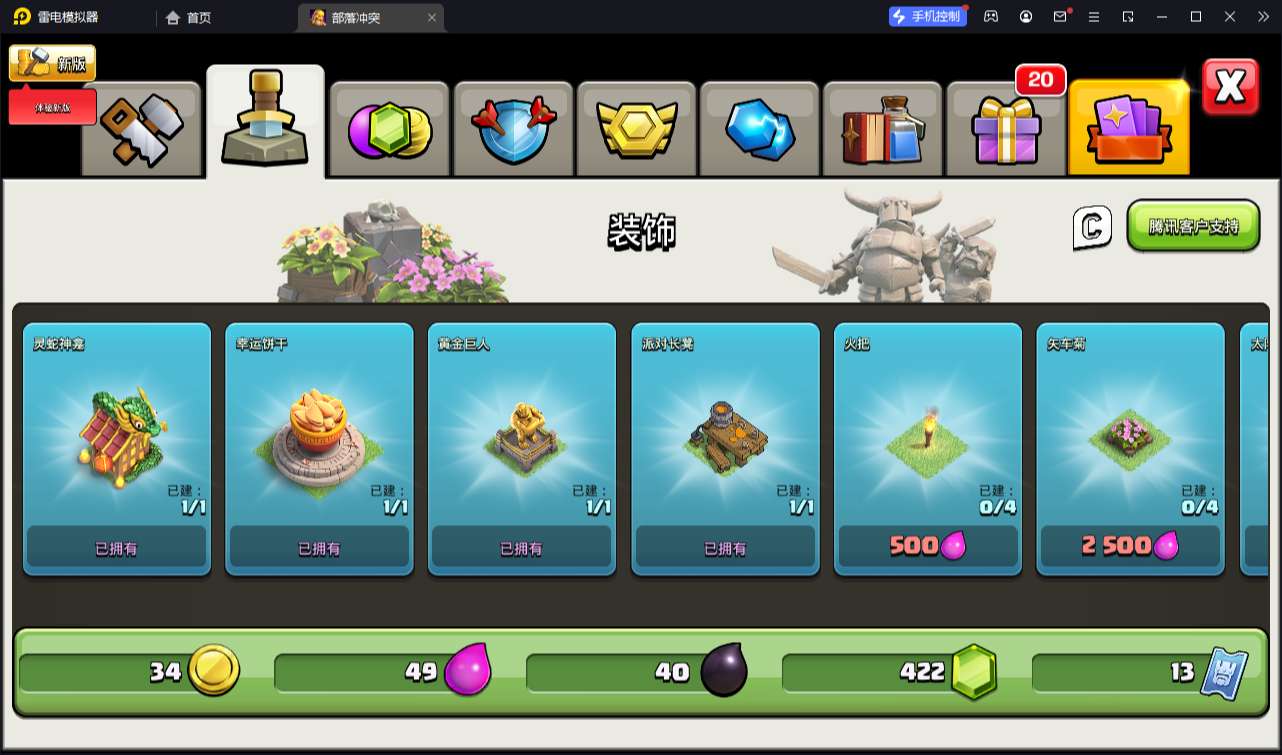Open the 首页 home tab in emulator
The height and width of the screenshot is (755, 1282).
click(x=189, y=17)
